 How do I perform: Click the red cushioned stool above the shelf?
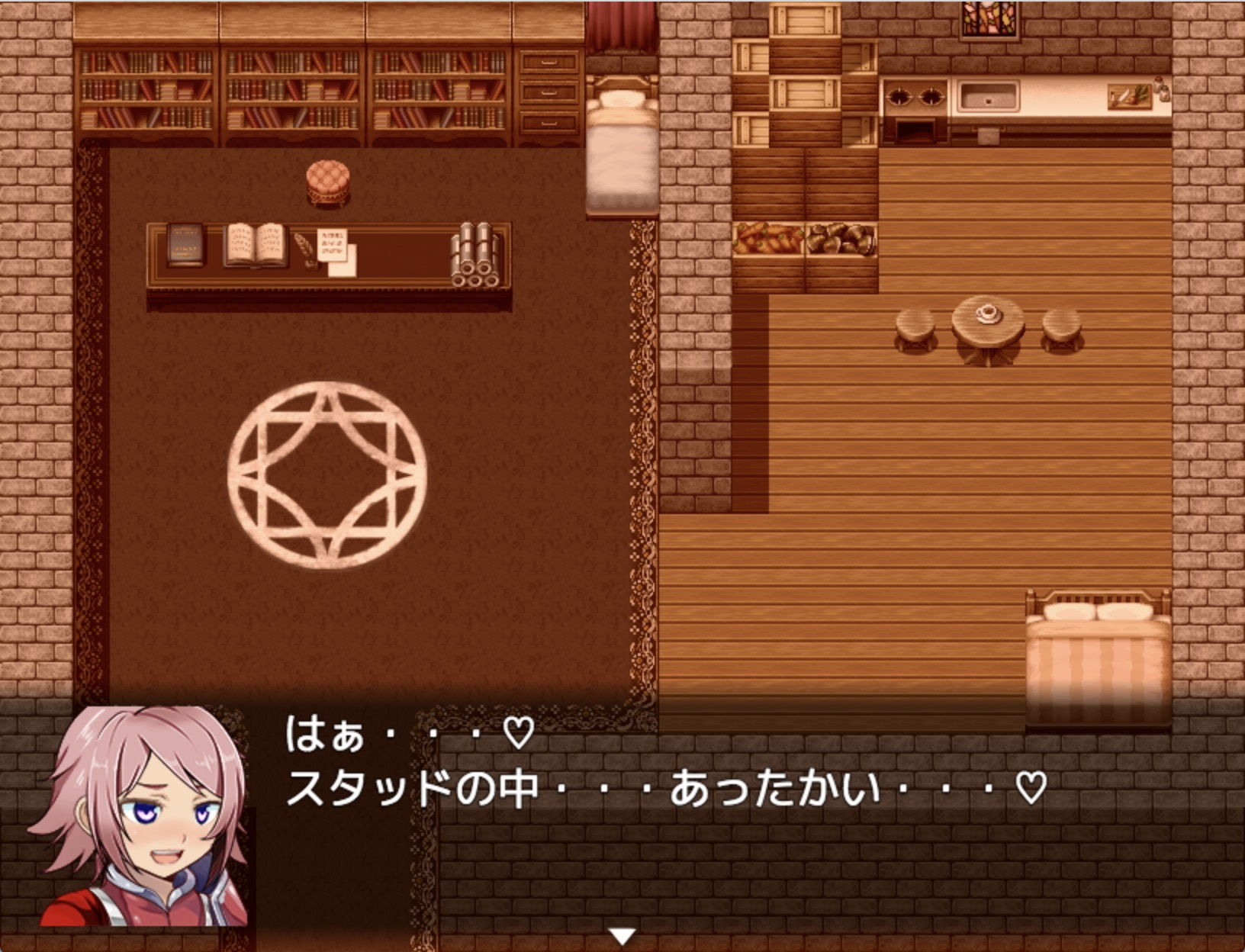[328, 181]
